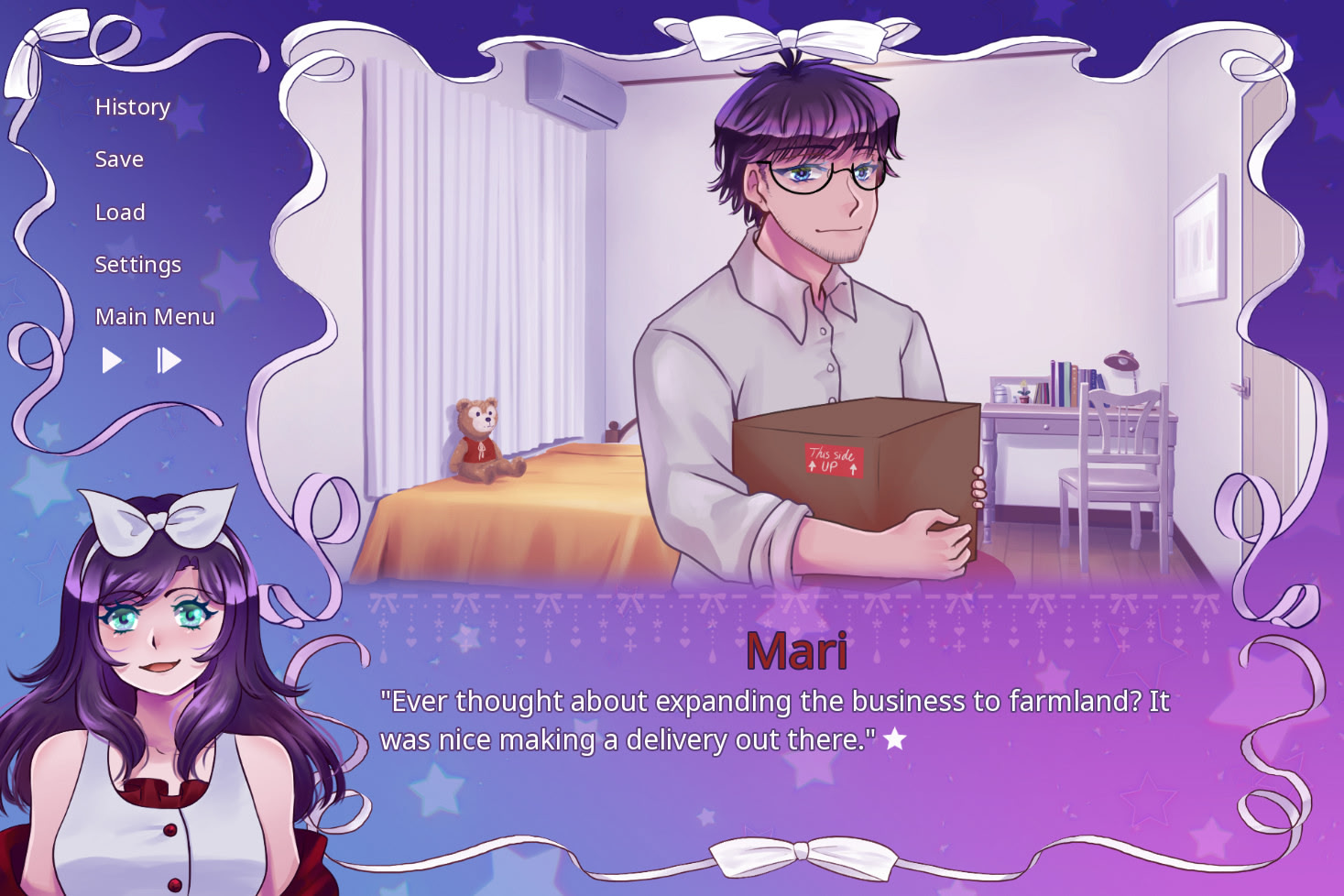The width and height of the screenshot is (1344, 896).
Task: Activate the skip fast-forward icon
Action: [169, 360]
